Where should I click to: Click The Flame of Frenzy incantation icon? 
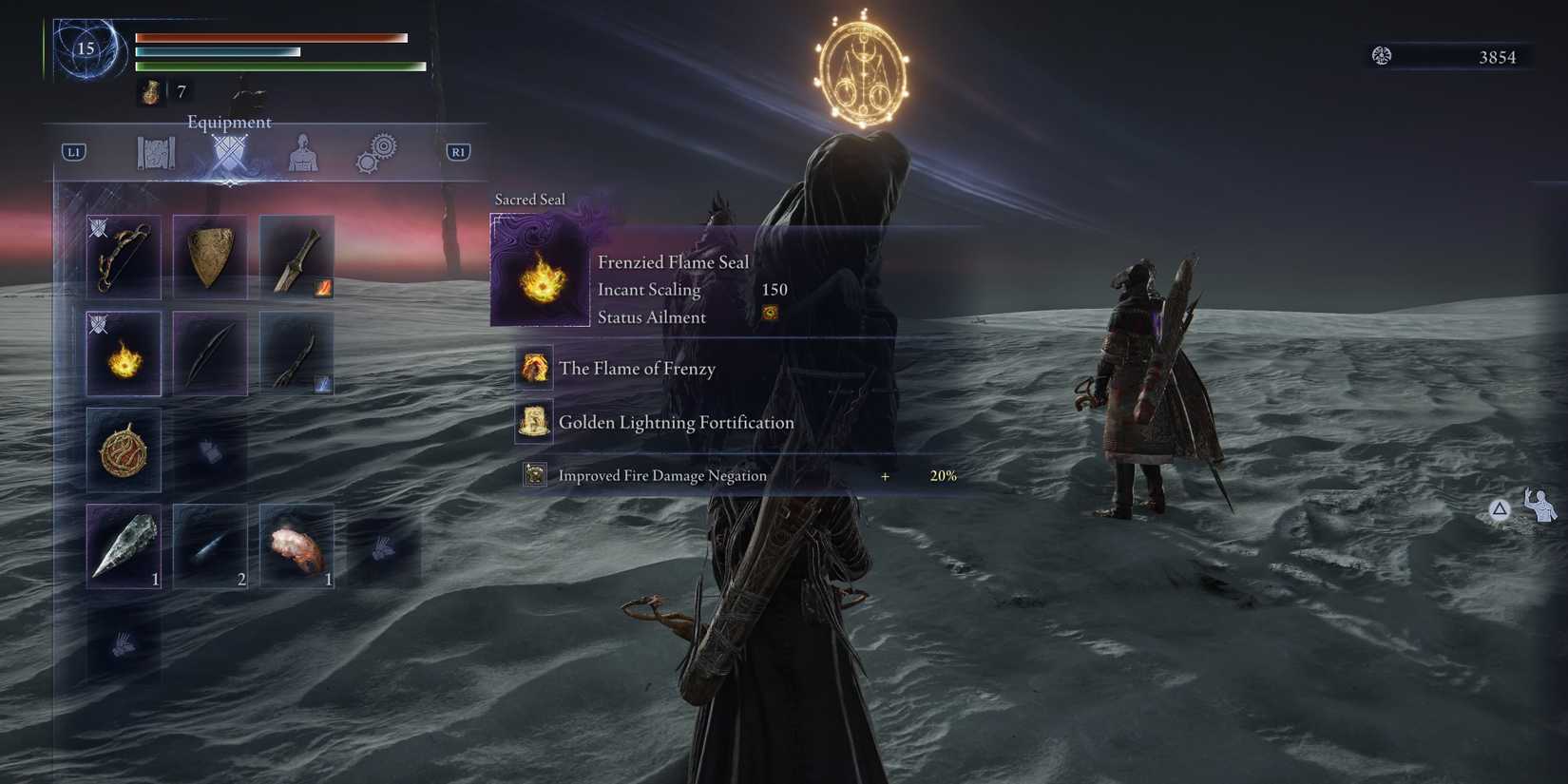click(534, 369)
